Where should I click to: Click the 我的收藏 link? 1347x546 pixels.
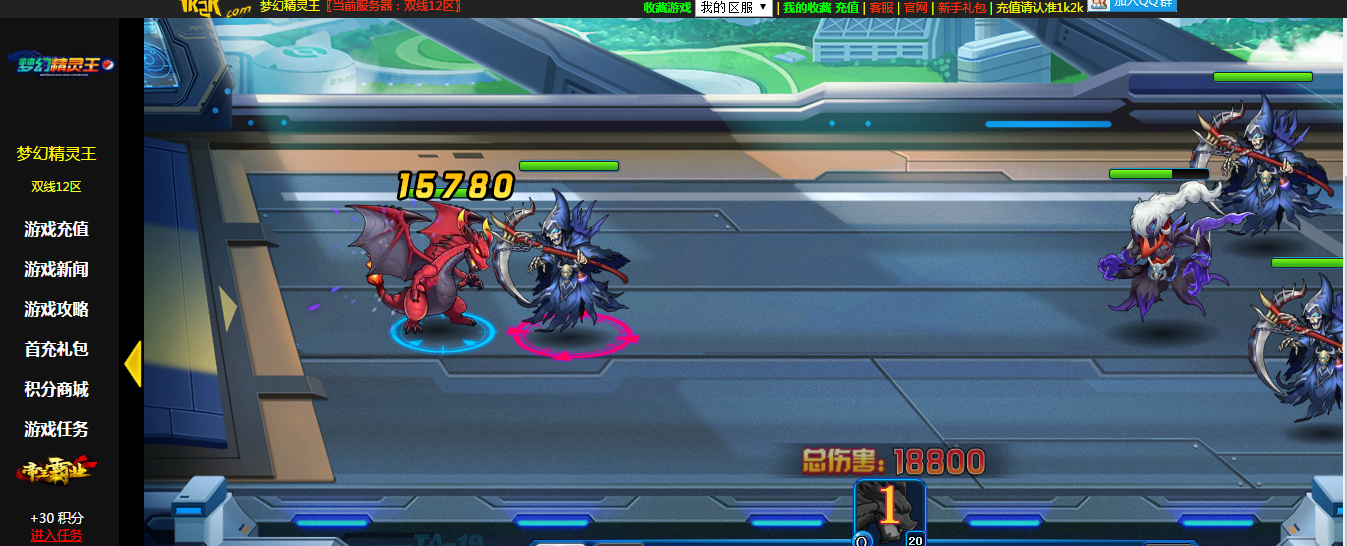click(x=806, y=7)
